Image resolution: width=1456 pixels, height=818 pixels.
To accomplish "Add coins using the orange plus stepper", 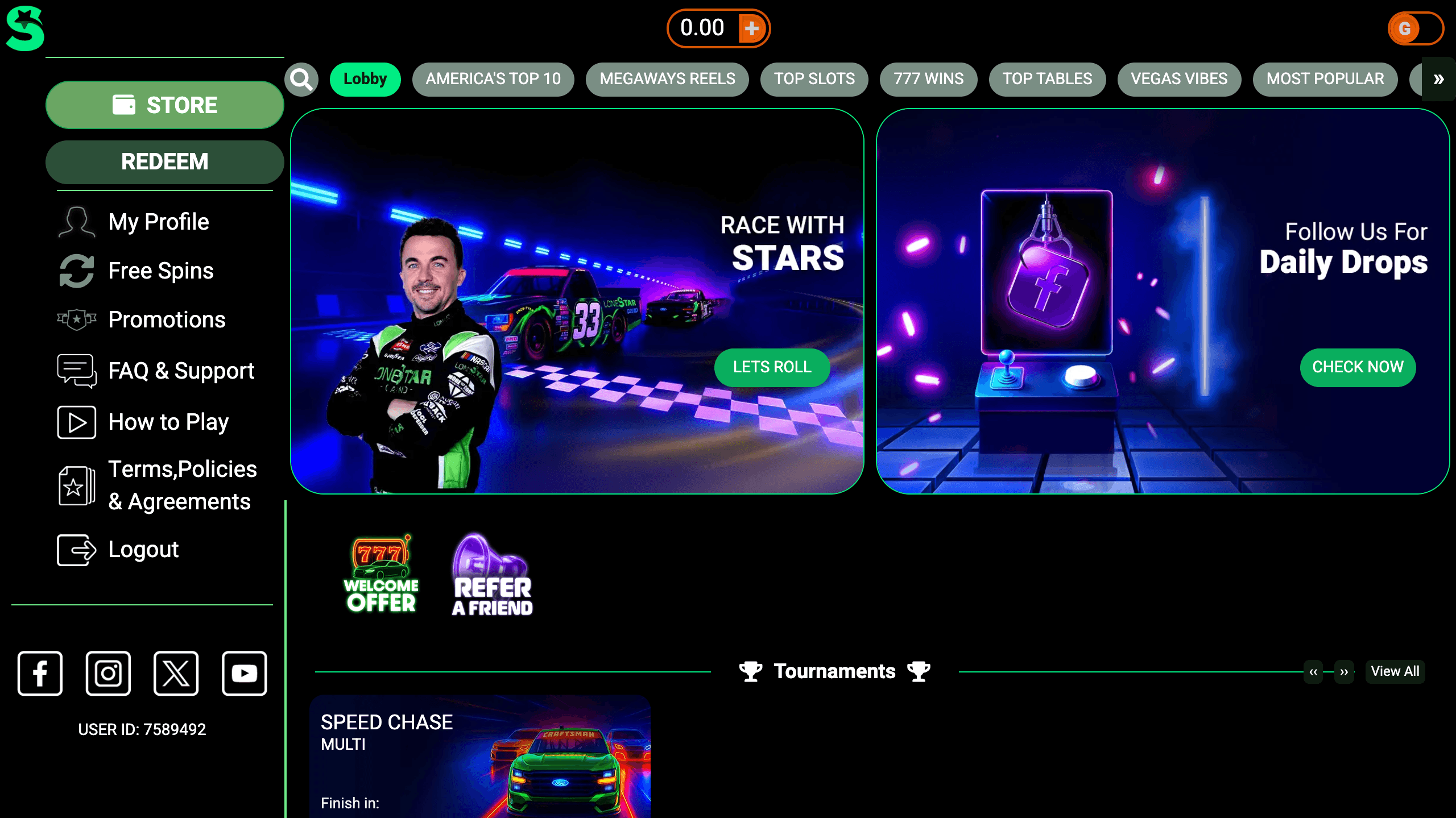I will pyautogui.click(x=754, y=27).
